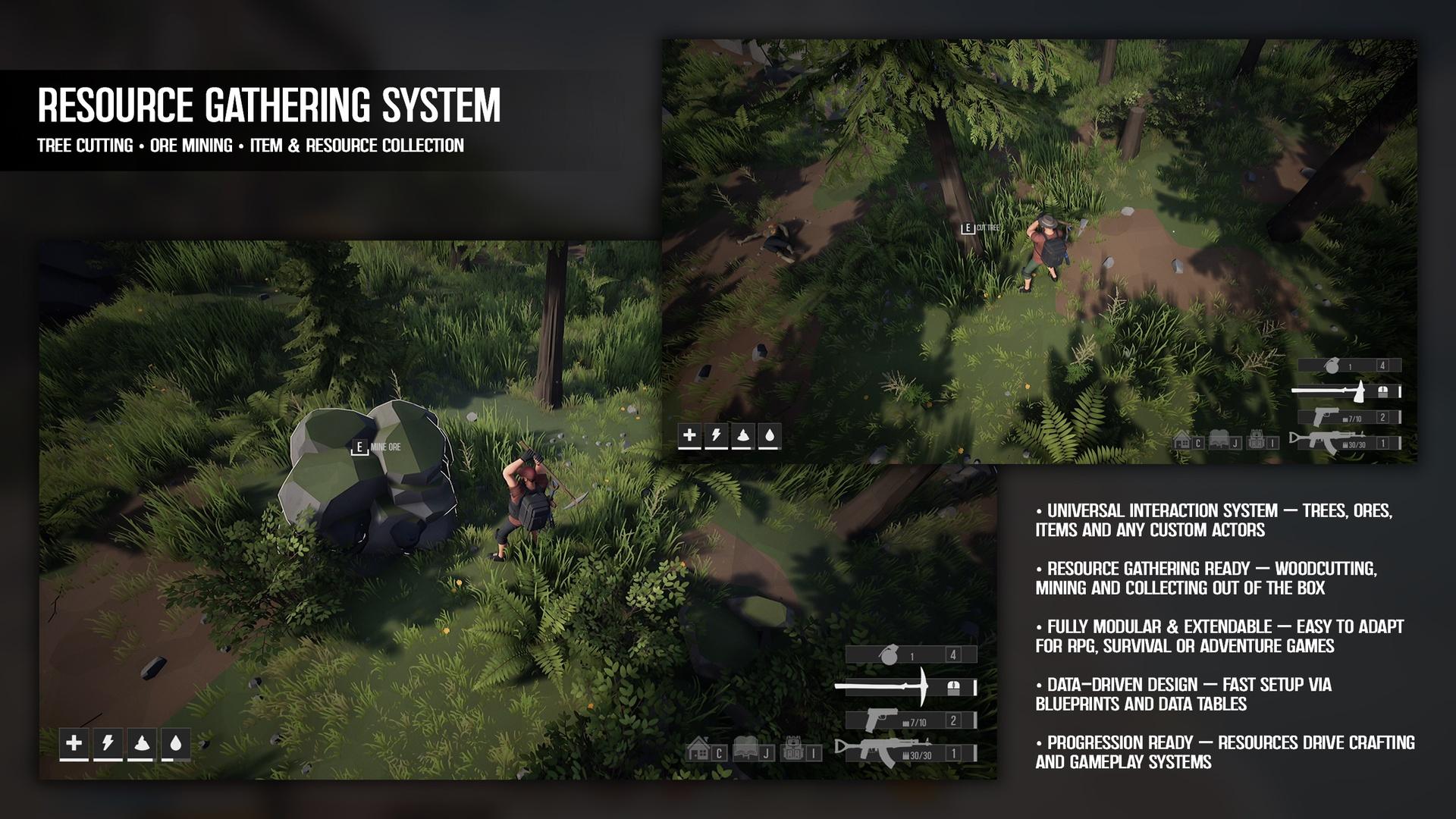Equip the assault rifle in the tree-cutting screenshot

point(1346,442)
